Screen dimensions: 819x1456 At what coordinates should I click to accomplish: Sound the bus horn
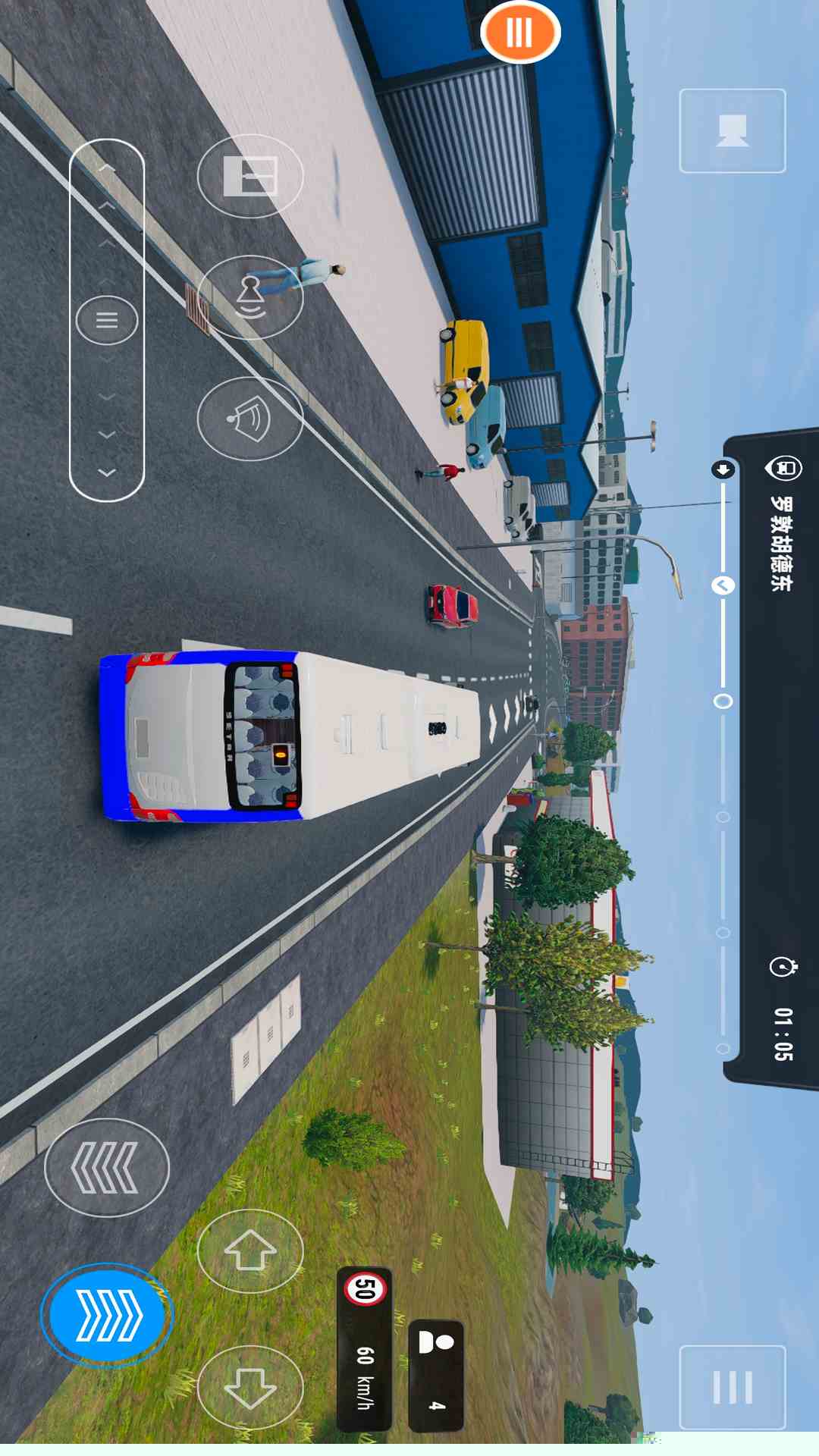250,297
